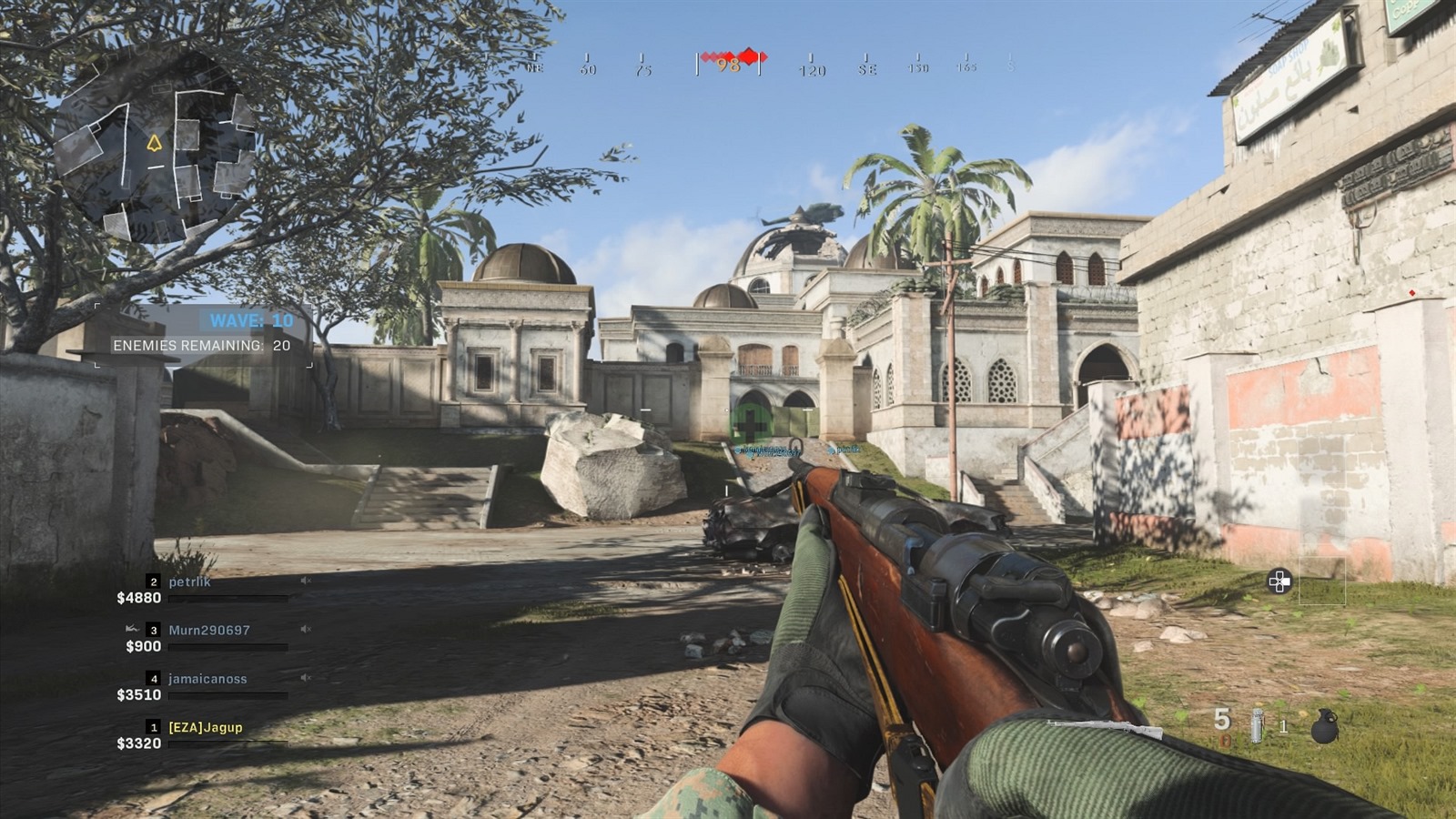1456x819 pixels.
Task: Toggle the mute speaker icon beside jamaicanoss
Action: (x=307, y=677)
